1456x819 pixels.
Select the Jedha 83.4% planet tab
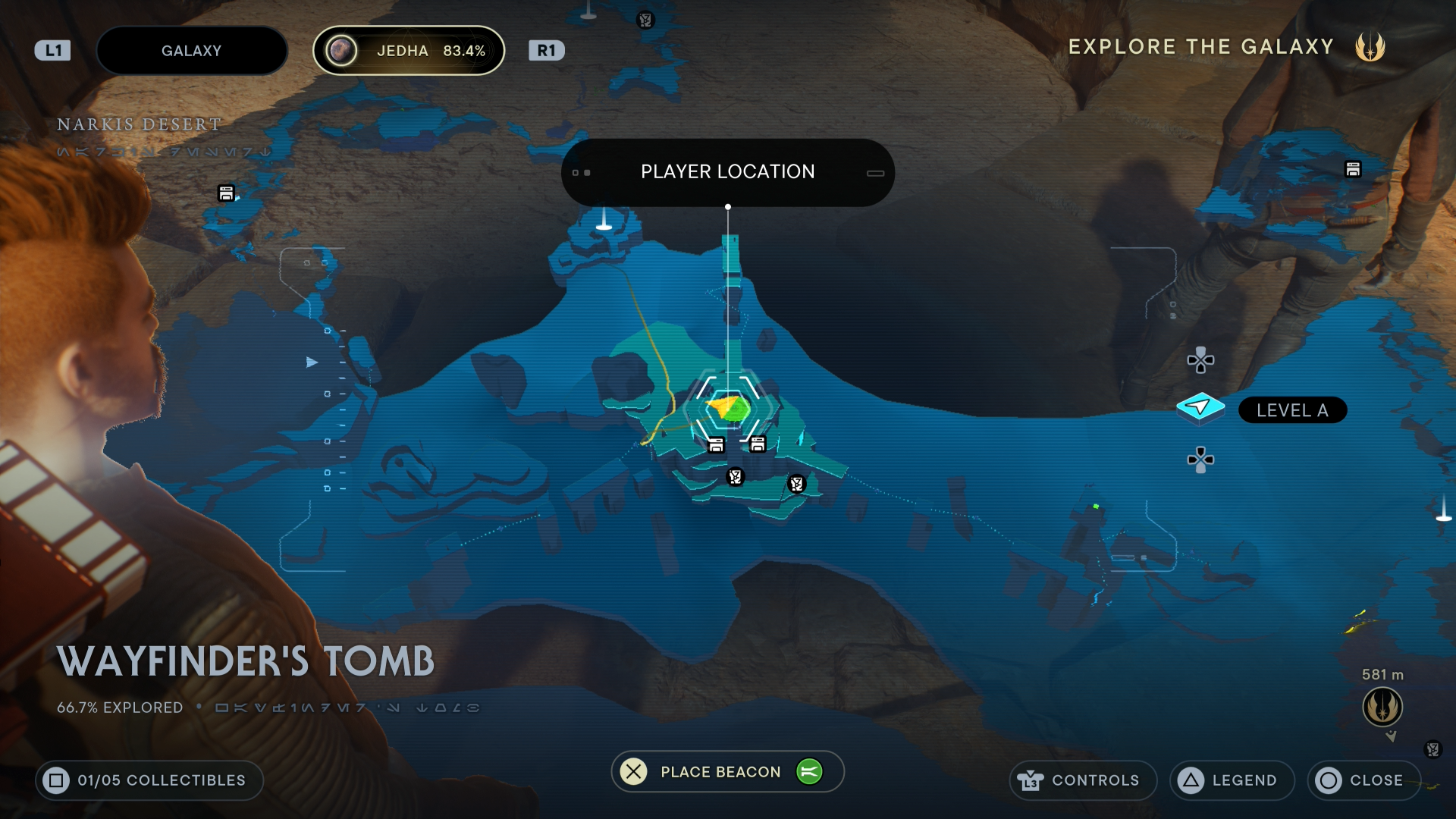[x=409, y=51]
